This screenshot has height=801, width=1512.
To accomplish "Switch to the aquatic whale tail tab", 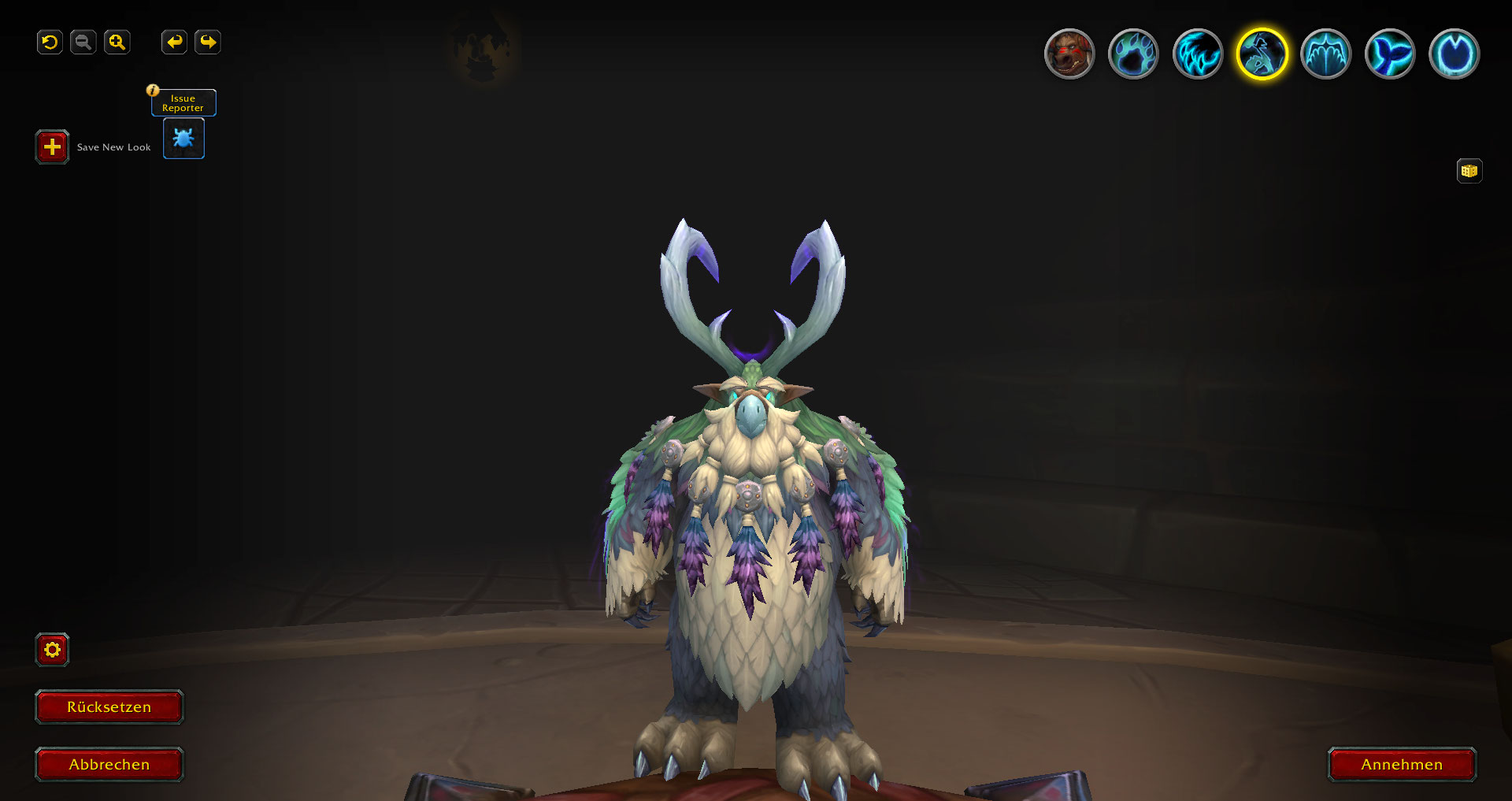I will pyautogui.click(x=1390, y=54).
